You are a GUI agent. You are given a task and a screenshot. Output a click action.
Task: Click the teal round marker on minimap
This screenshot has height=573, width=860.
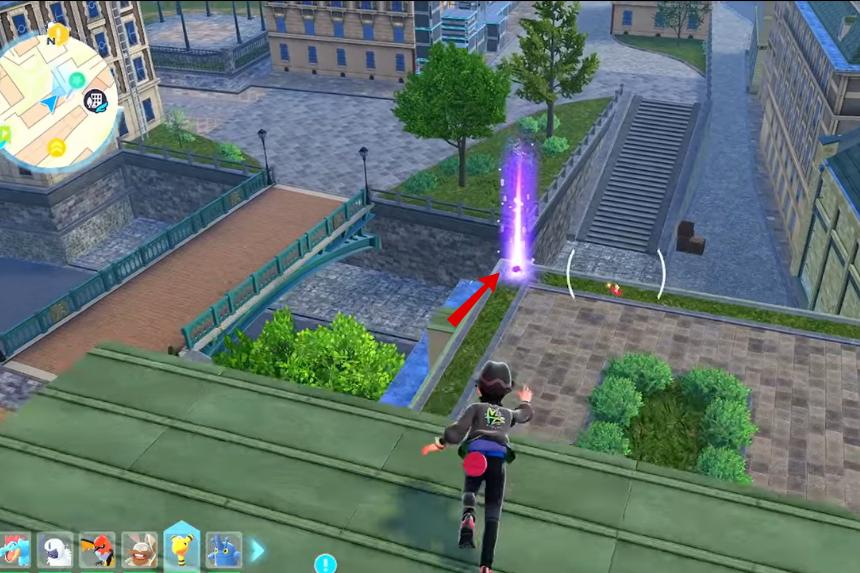(x=77, y=80)
